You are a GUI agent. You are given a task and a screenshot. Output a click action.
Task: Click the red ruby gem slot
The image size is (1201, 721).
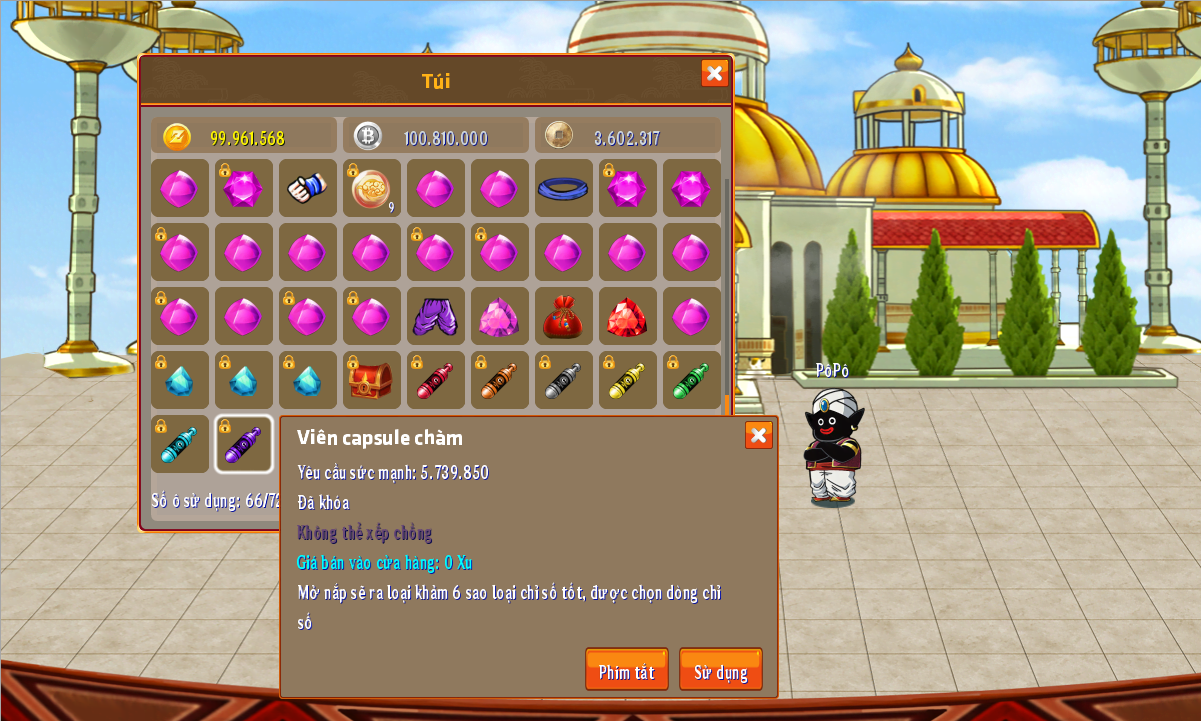tap(627, 316)
